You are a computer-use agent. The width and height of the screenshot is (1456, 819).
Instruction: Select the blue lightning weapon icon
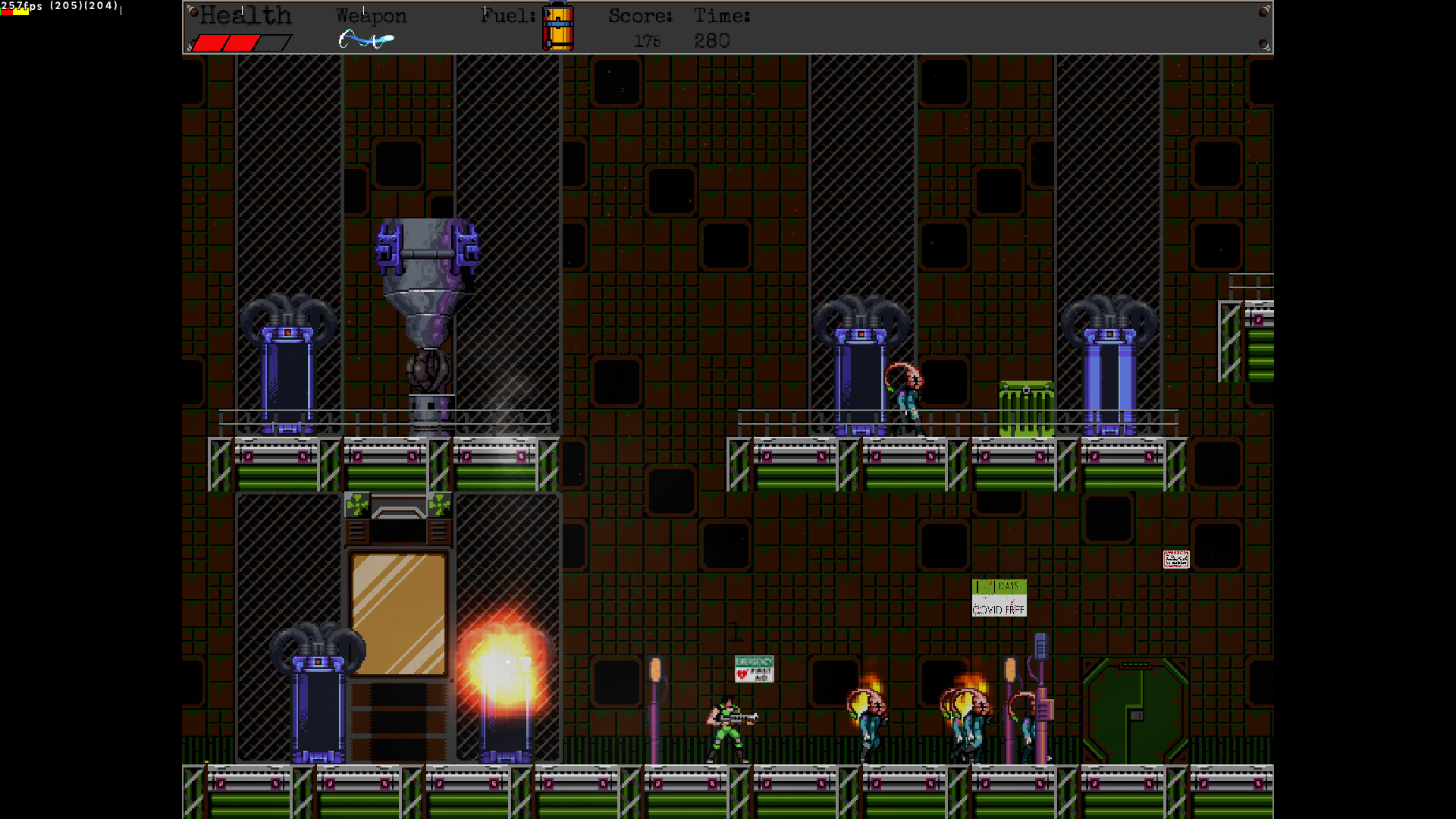[366, 39]
